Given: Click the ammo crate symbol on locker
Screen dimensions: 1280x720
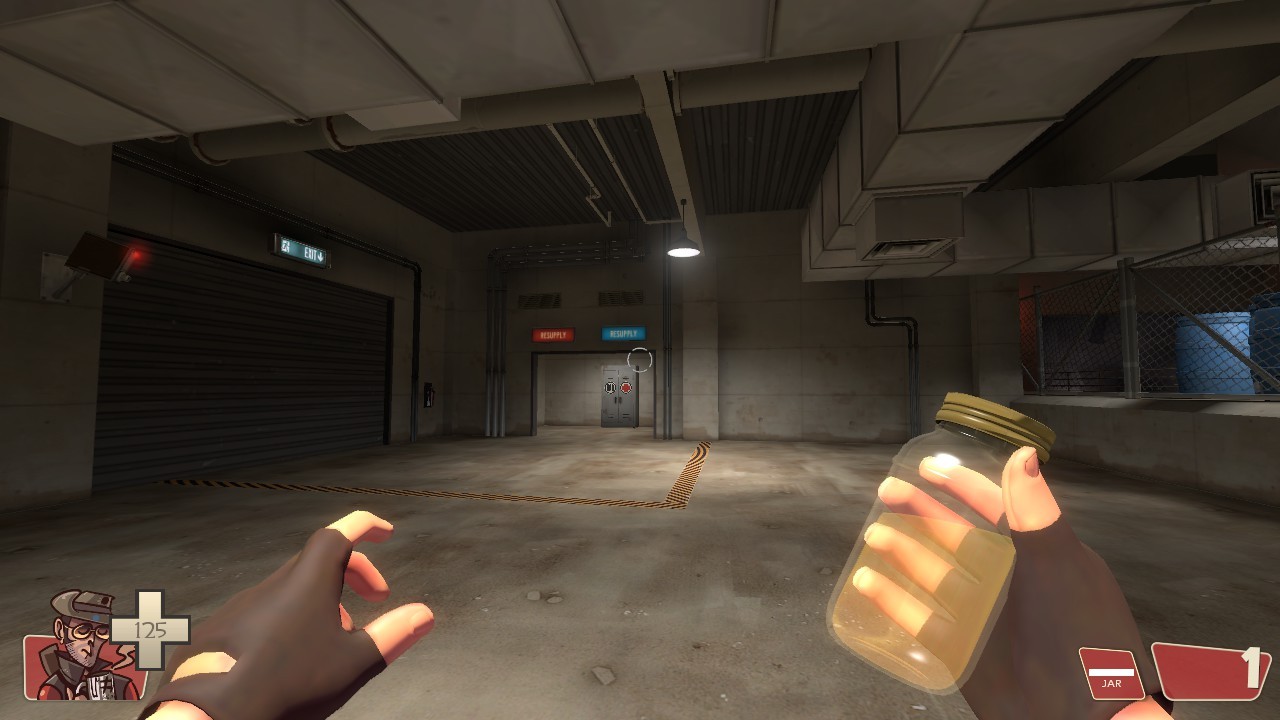Looking at the screenshot, I should click(x=610, y=387).
